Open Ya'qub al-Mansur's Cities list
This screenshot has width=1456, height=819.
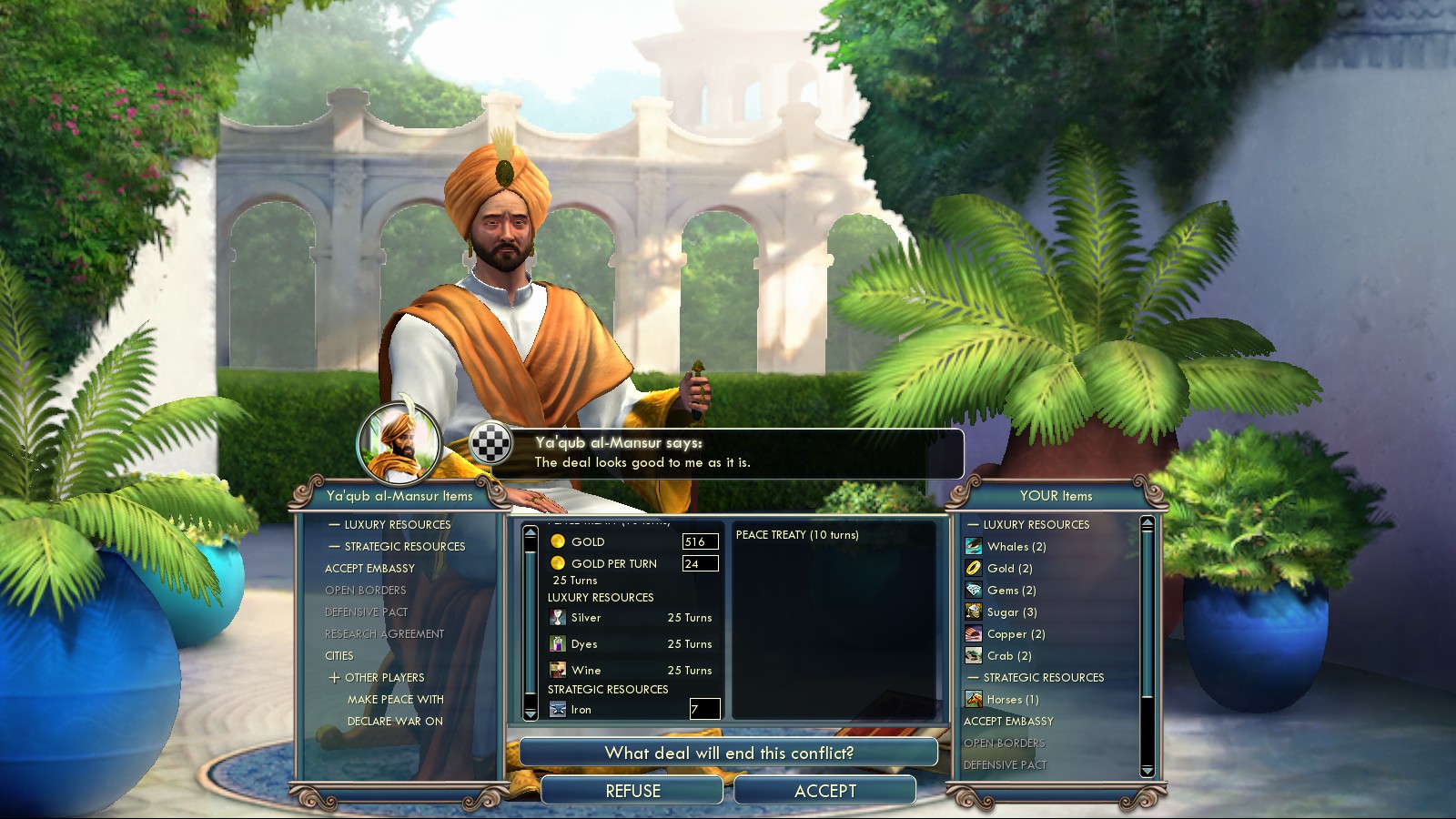point(339,656)
